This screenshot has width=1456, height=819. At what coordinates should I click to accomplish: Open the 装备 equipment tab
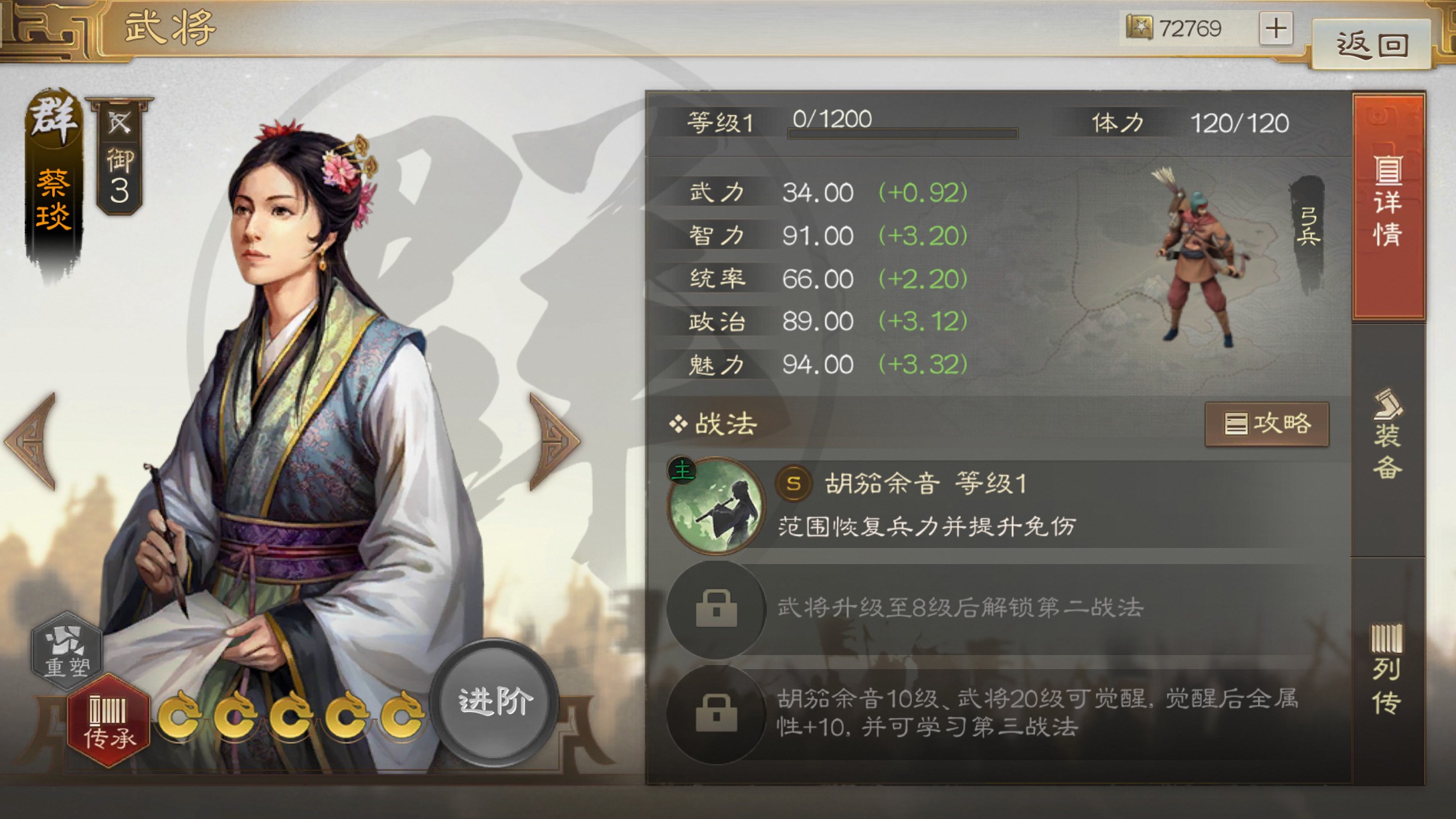1388,436
